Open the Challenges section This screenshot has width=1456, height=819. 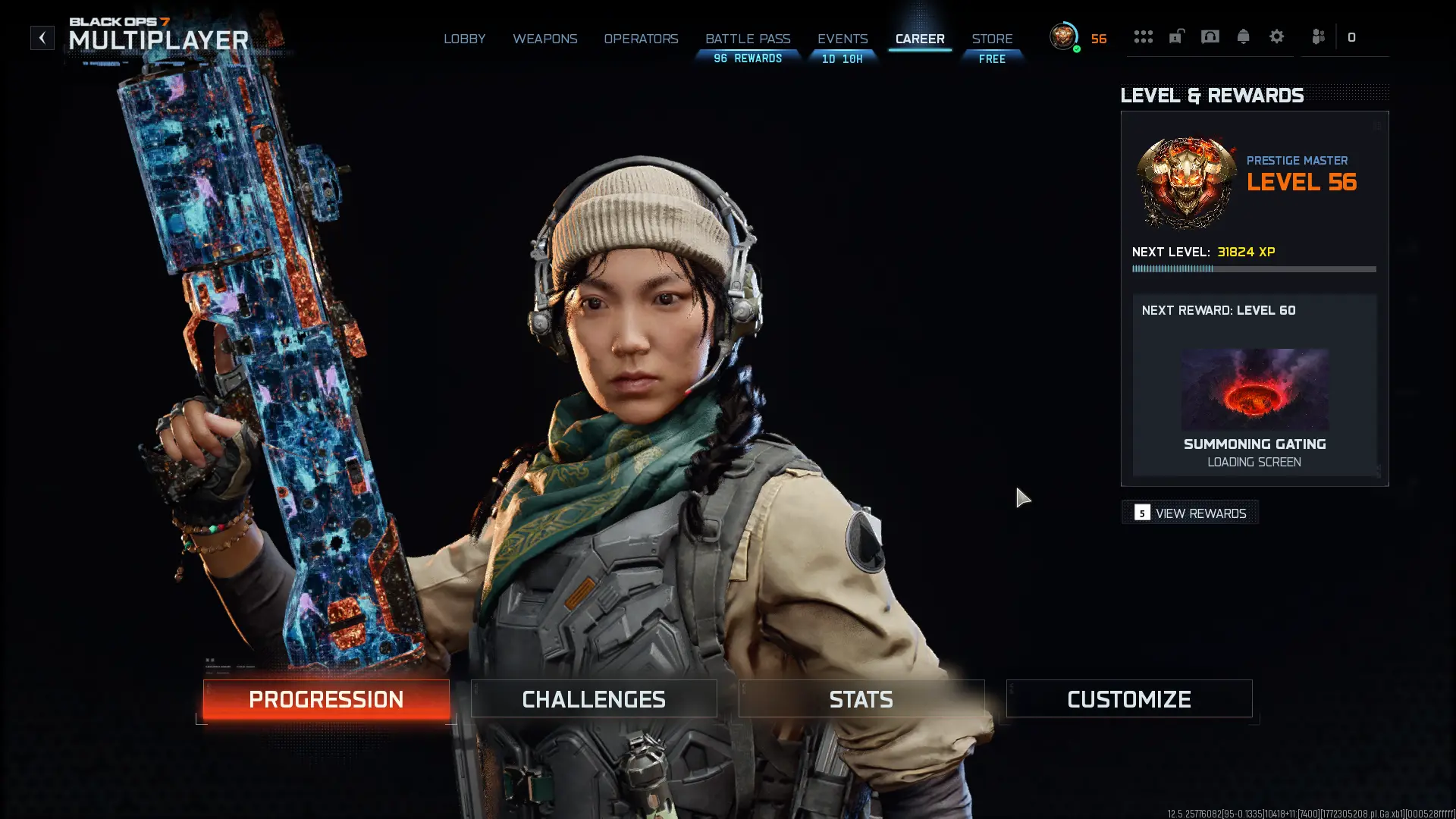(x=594, y=699)
